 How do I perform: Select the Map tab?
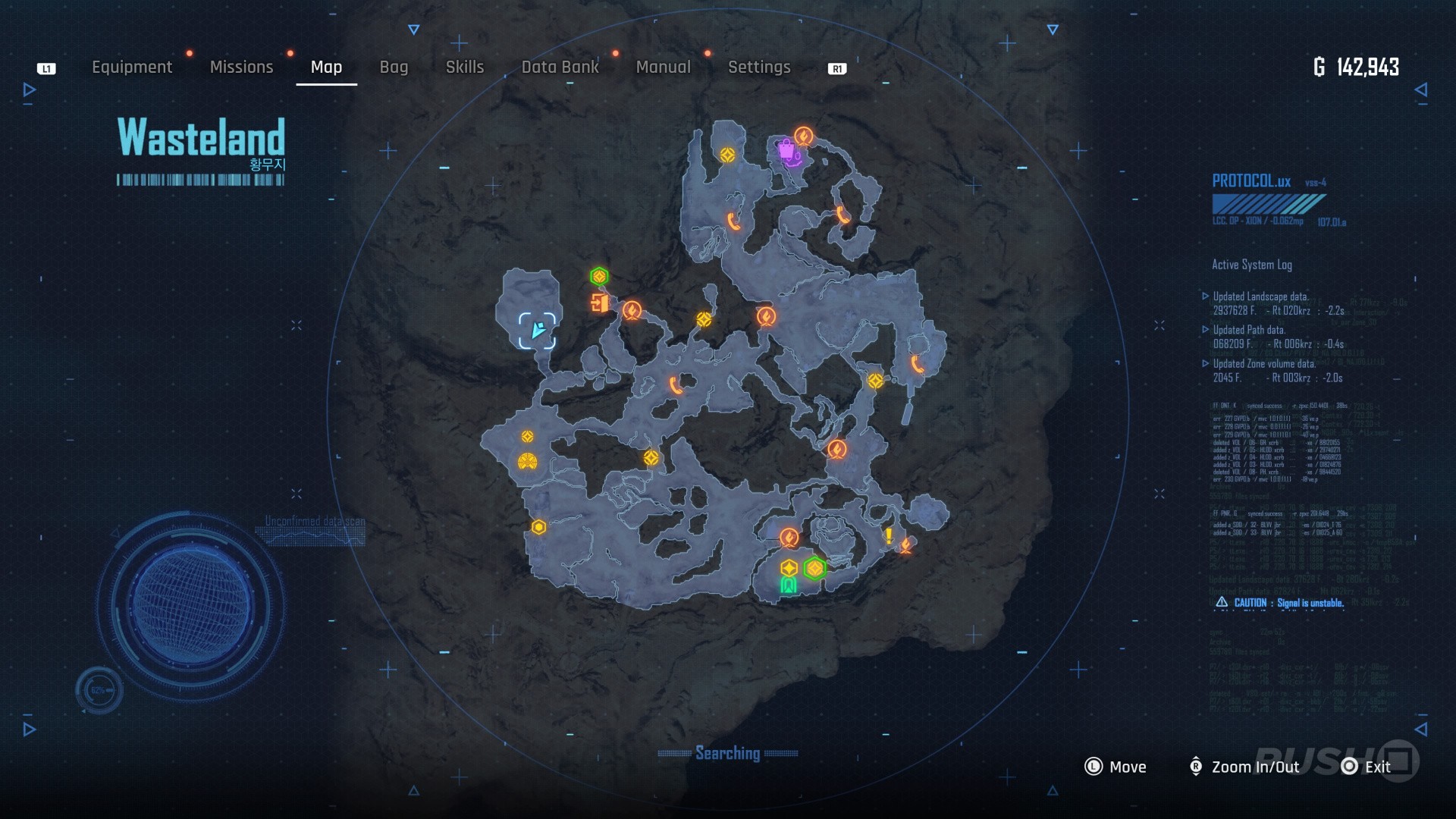point(326,67)
